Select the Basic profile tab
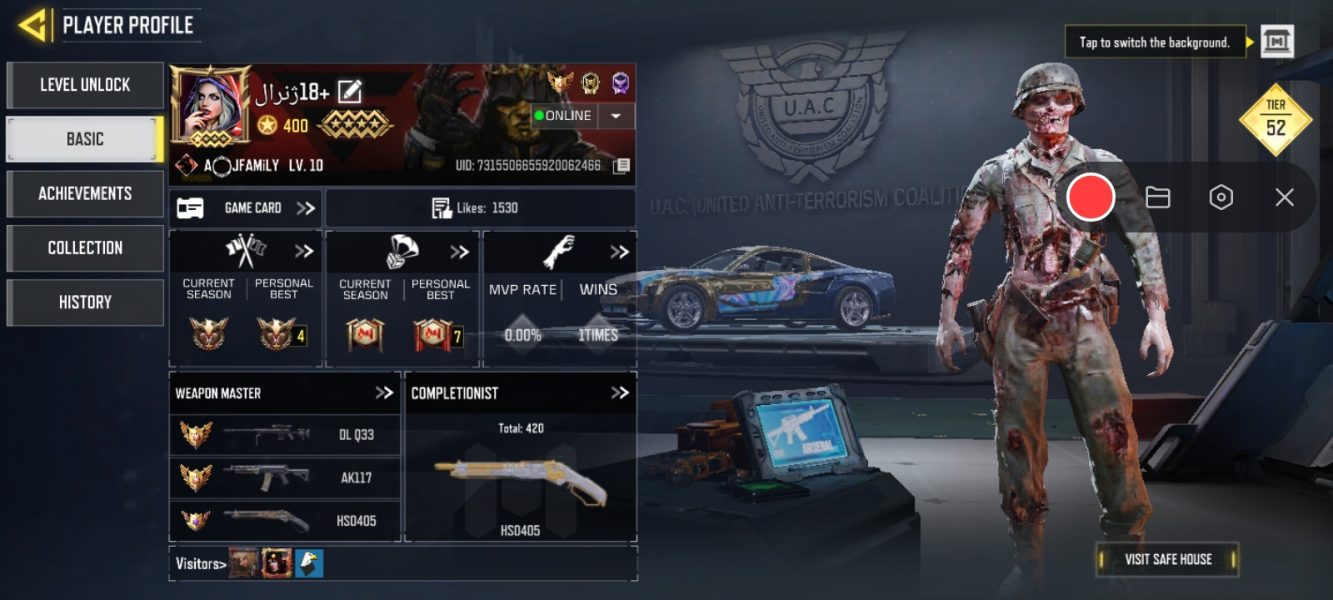 [85, 139]
